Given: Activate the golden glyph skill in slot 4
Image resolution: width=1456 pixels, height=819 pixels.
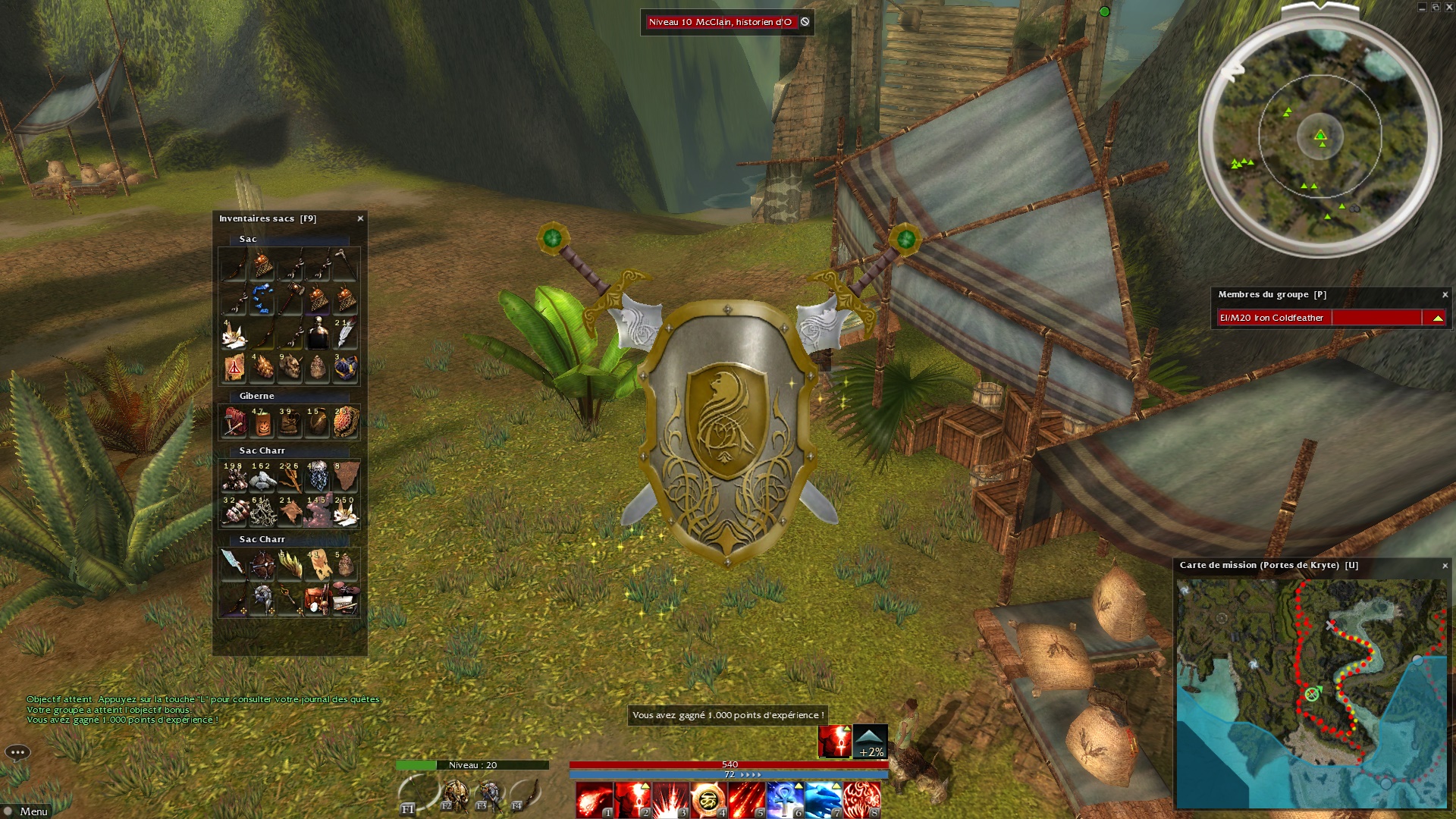Looking at the screenshot, I should click(708, 801).
